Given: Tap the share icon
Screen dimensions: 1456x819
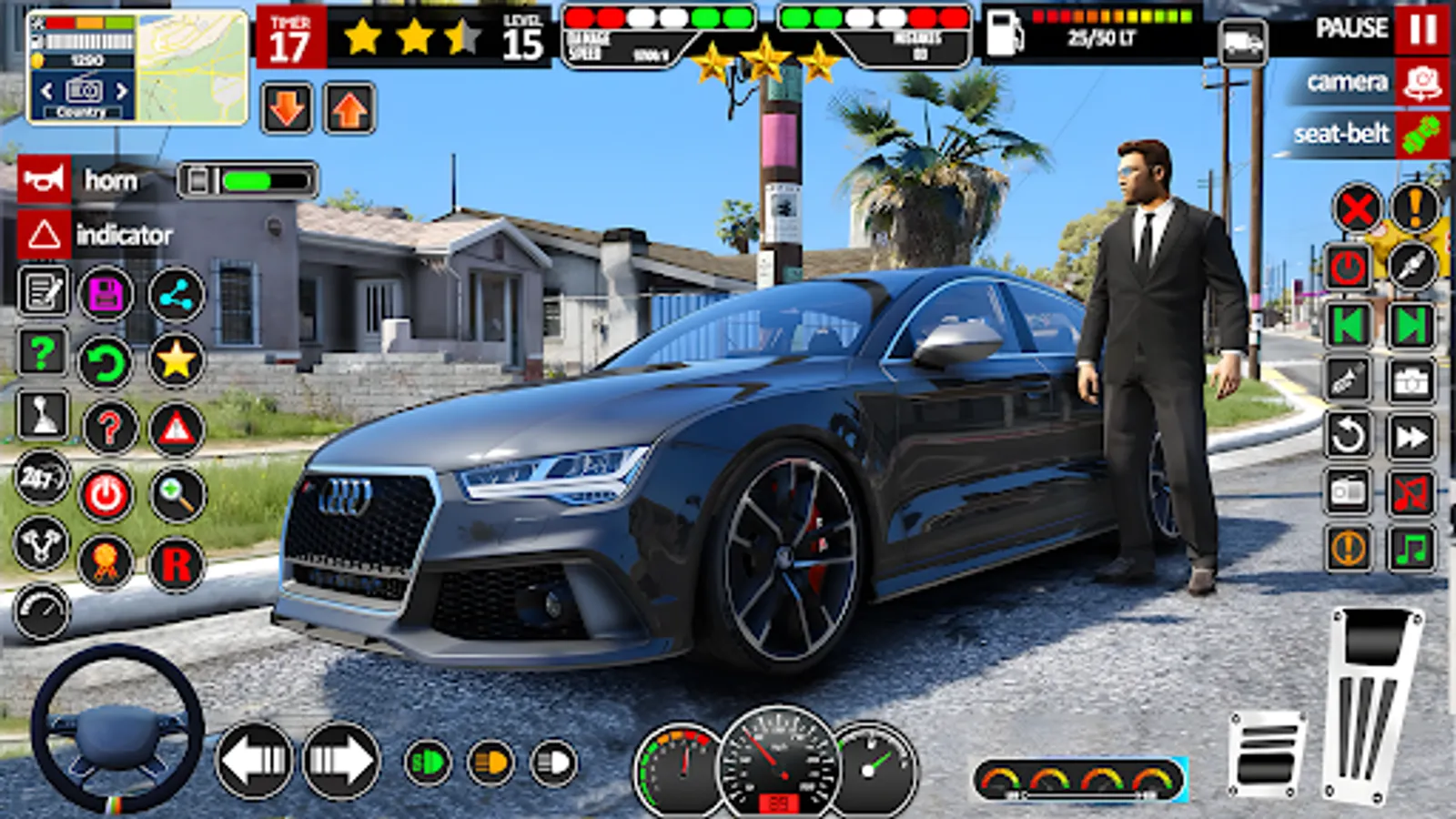Looking at the screenshot, I should [x=175, y=293].
